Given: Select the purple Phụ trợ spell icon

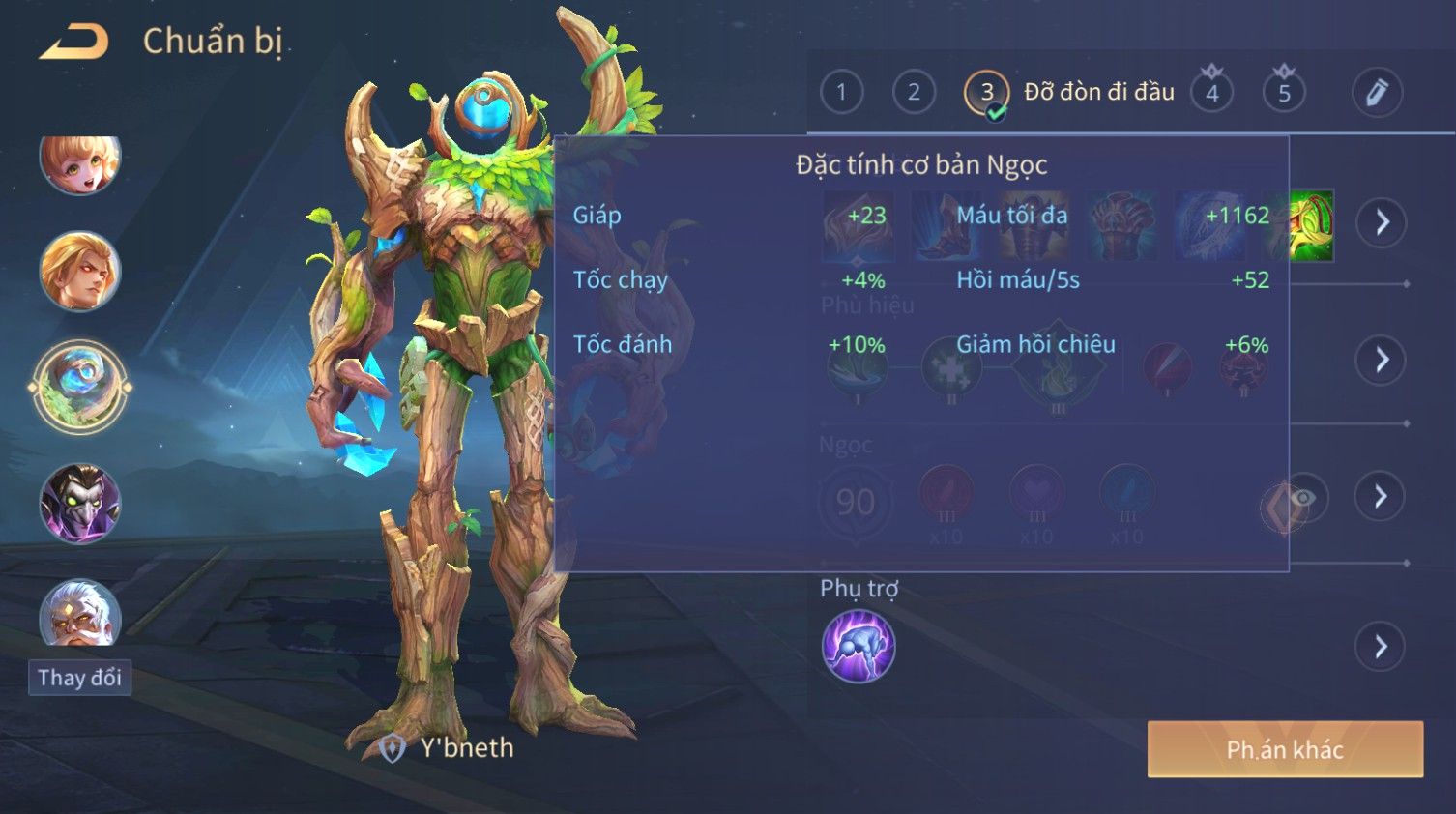Looking at the screenshot, I should pos(858,647).
